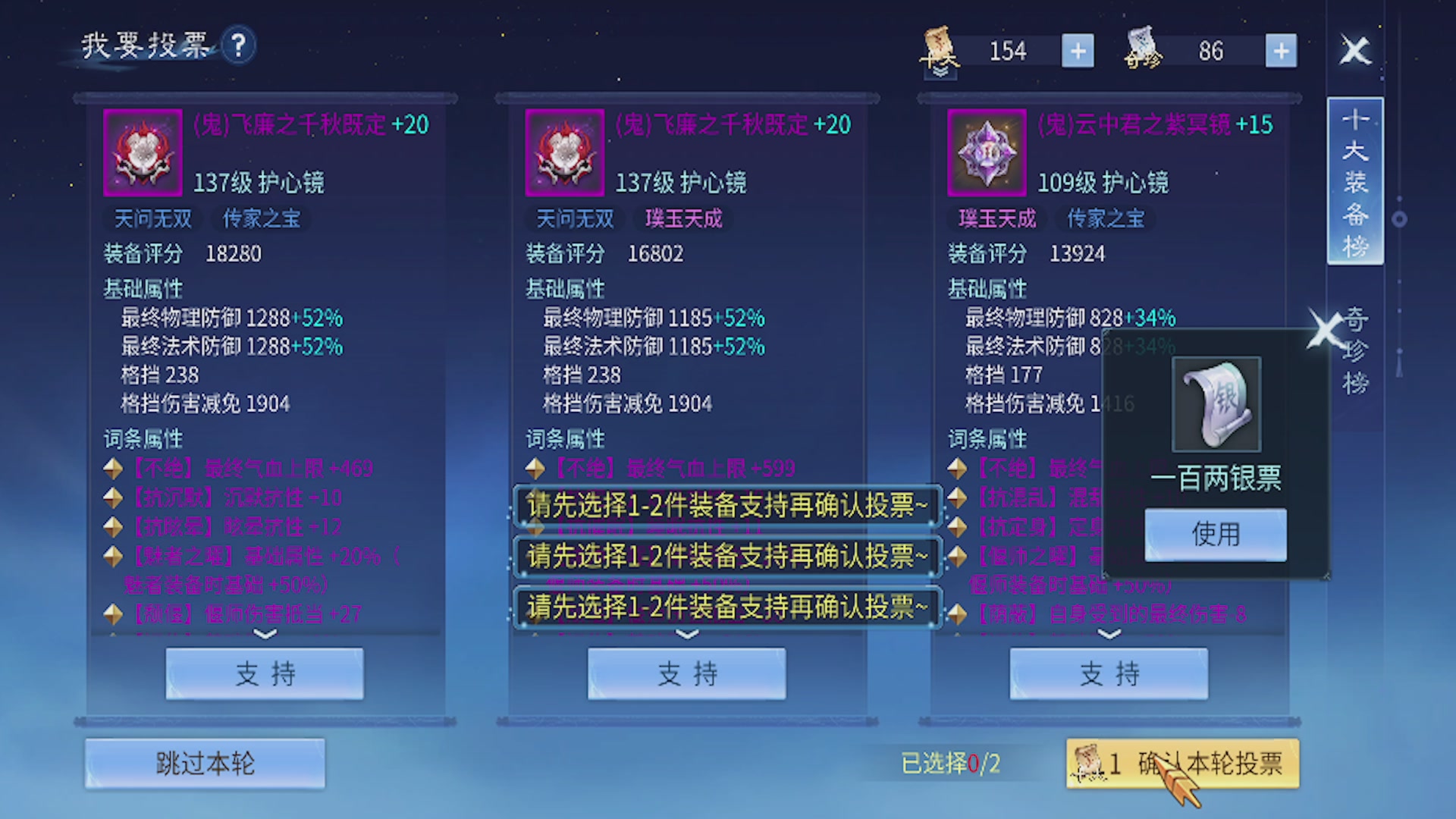Click the vote ticket icon beside the 154 counter

click(939, 50)
